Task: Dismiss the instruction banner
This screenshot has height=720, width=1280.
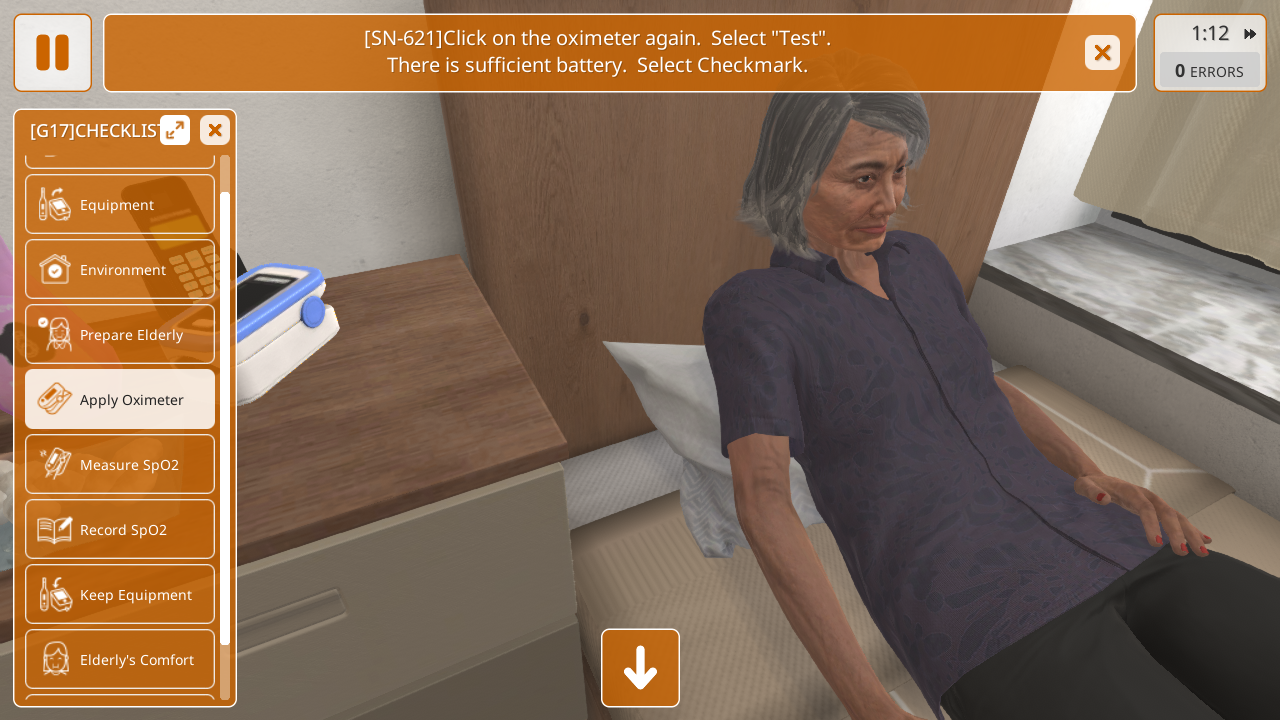Action: tap(1102, 53)
